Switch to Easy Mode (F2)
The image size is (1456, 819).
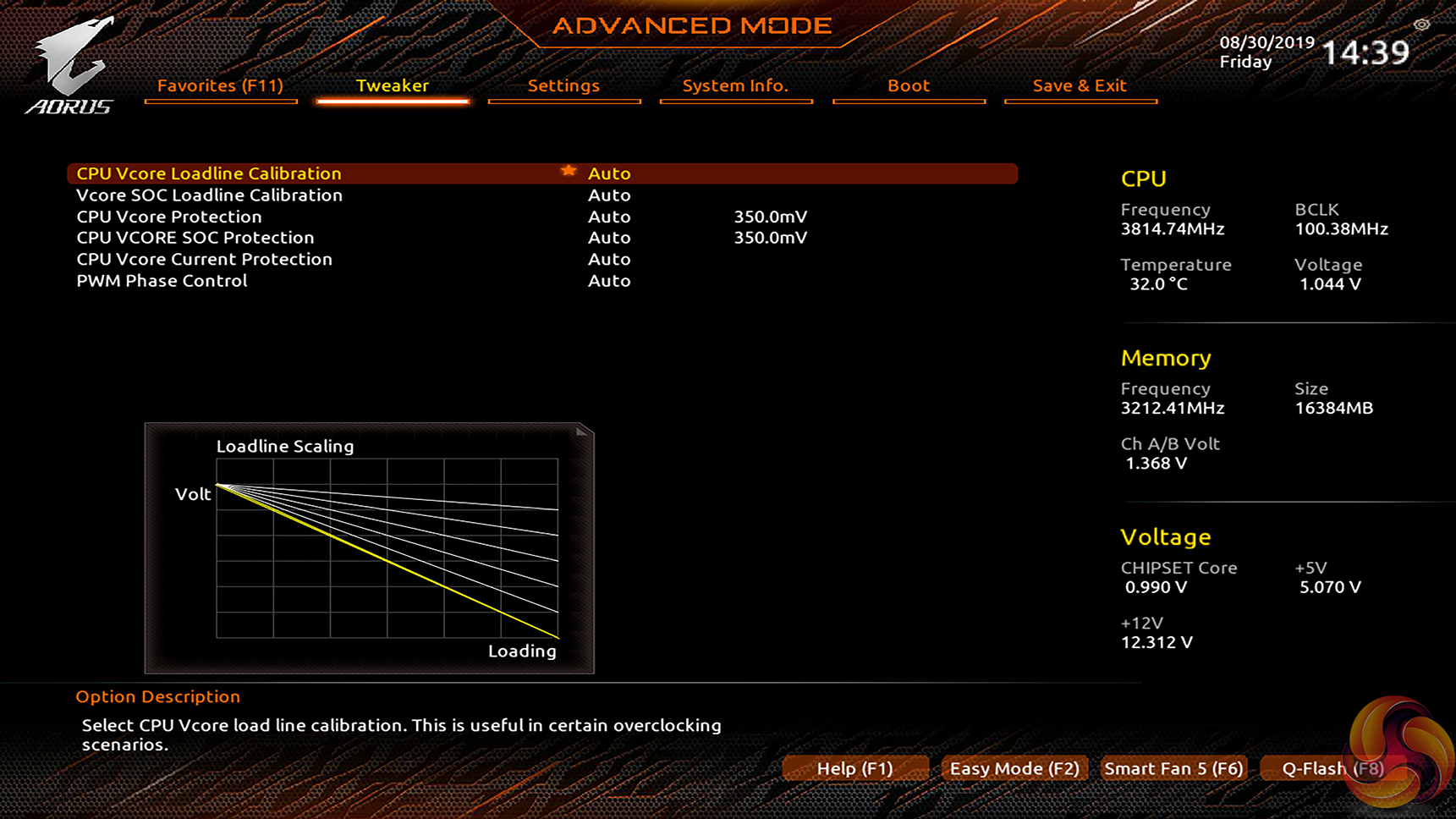(1014, 768)
